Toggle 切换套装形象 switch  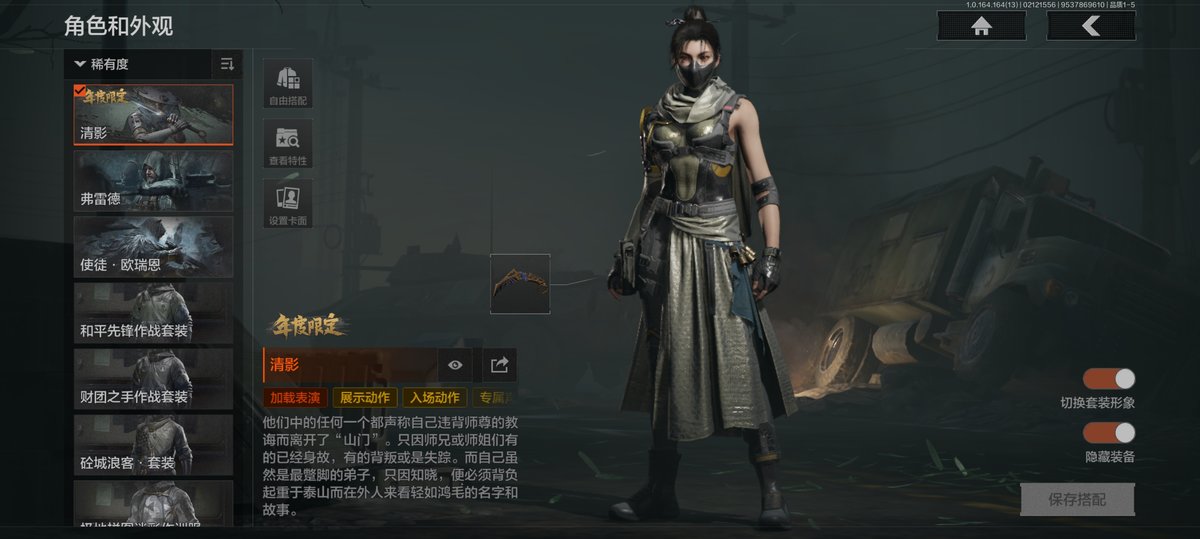click(1109, 379)
